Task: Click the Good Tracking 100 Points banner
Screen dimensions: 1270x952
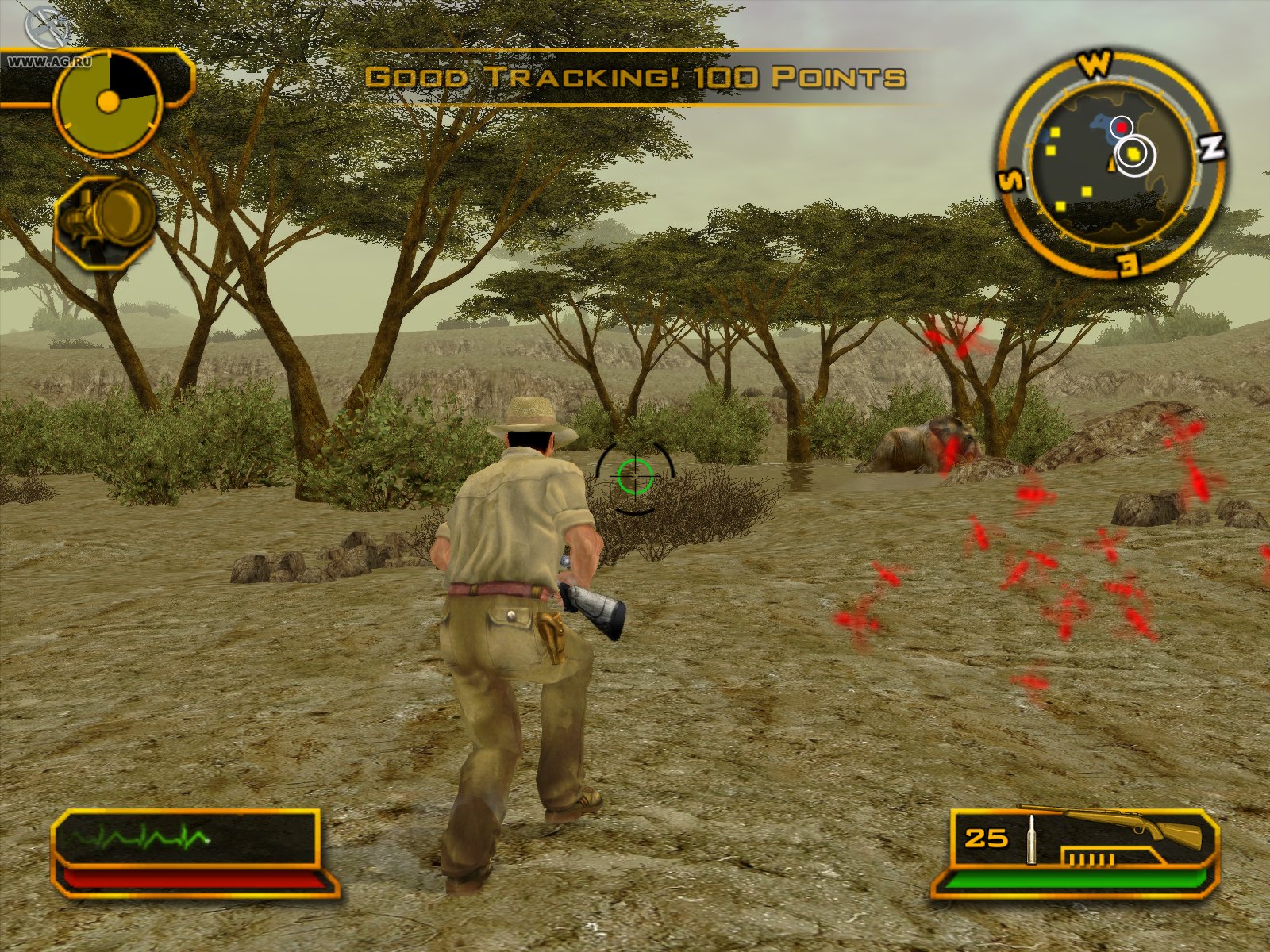Action: [x=635, y=75]
